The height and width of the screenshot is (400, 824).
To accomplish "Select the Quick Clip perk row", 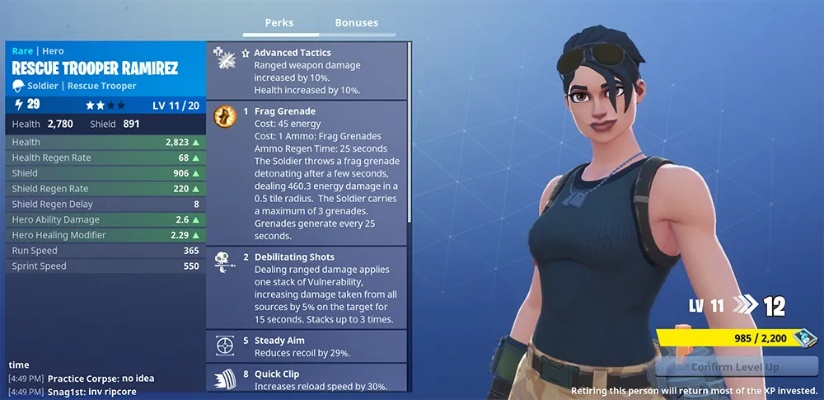I will click(x=307, y=377).
